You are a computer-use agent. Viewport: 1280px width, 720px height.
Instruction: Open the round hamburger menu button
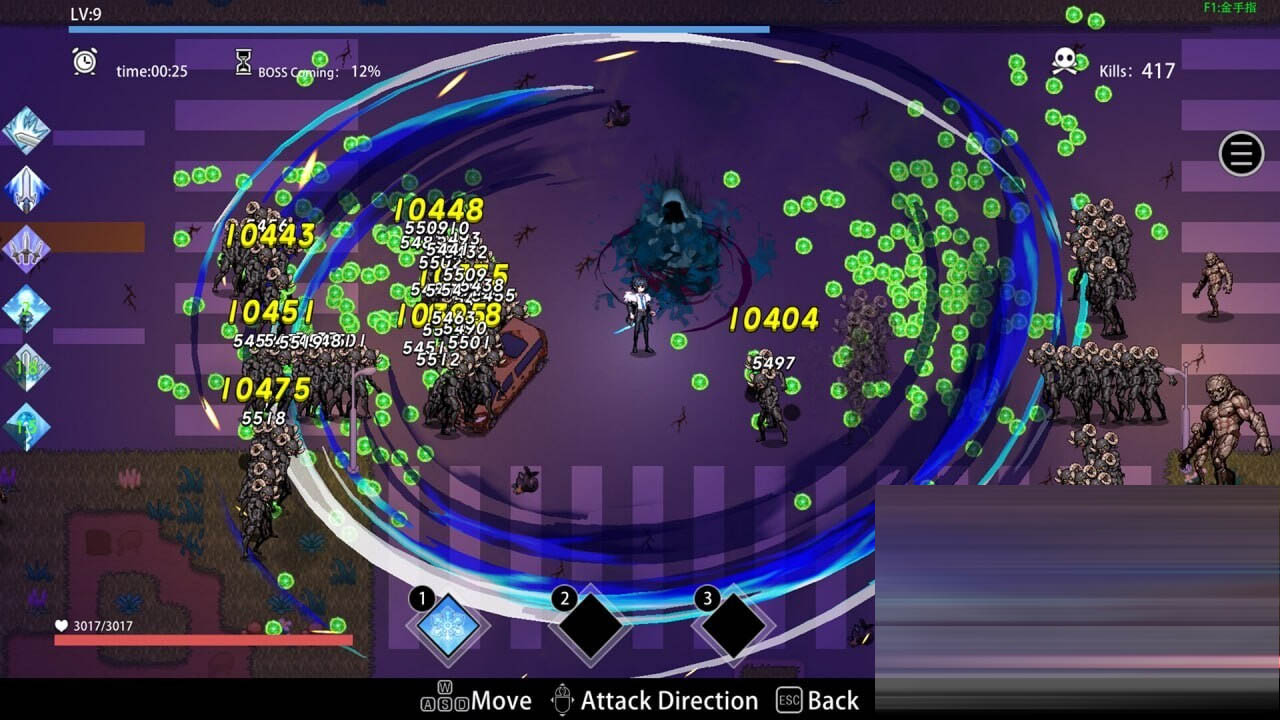pos(1241,154)
